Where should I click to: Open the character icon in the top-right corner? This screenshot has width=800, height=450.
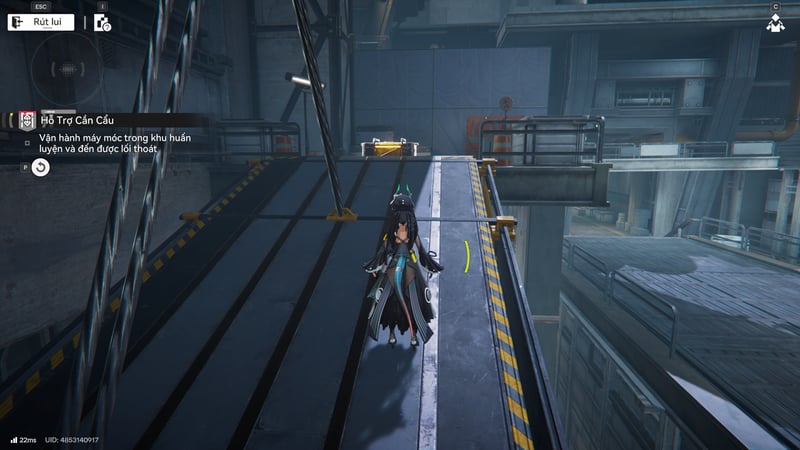(774, 23)
